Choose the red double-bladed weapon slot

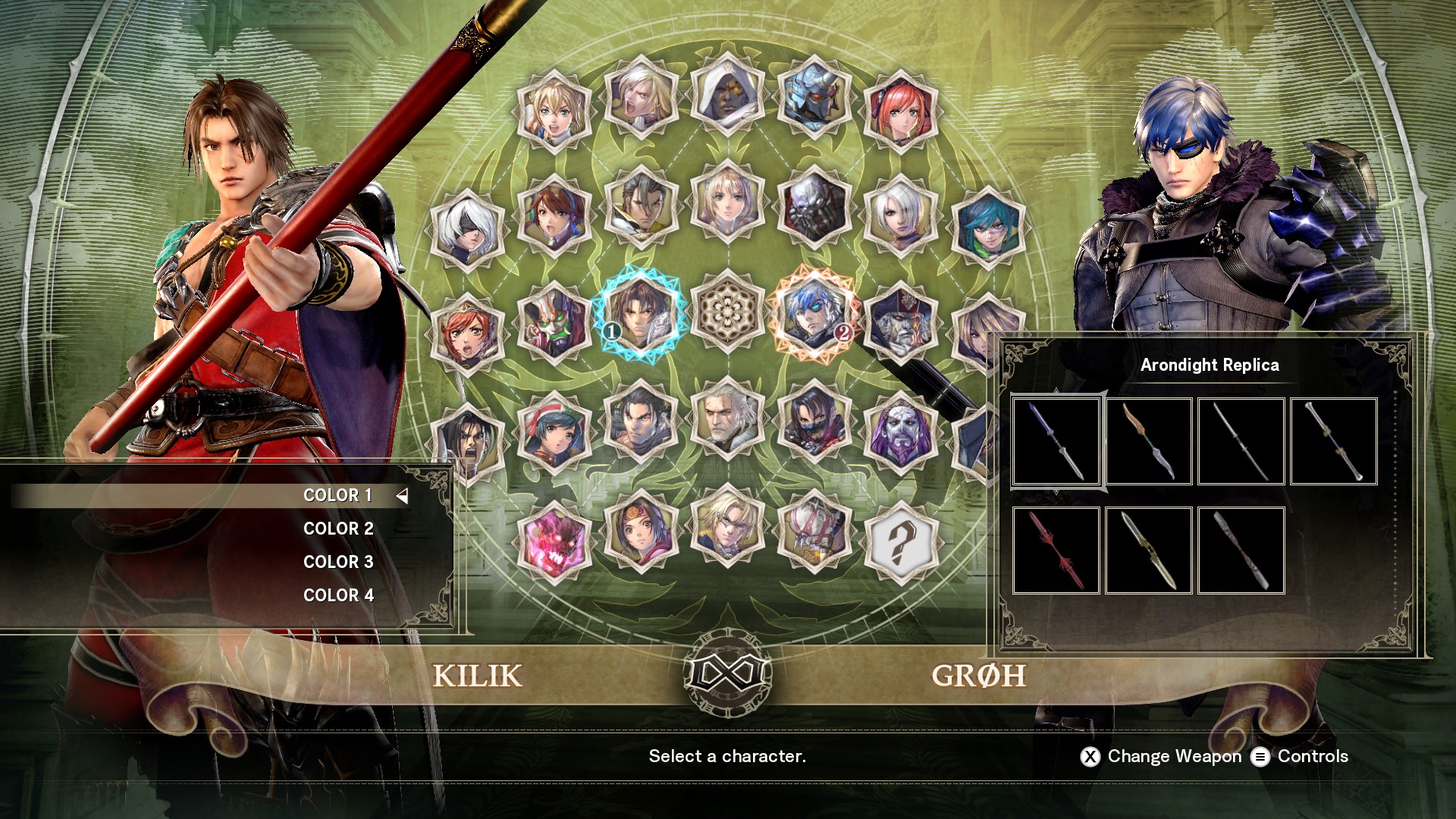tap(1056, 551)
